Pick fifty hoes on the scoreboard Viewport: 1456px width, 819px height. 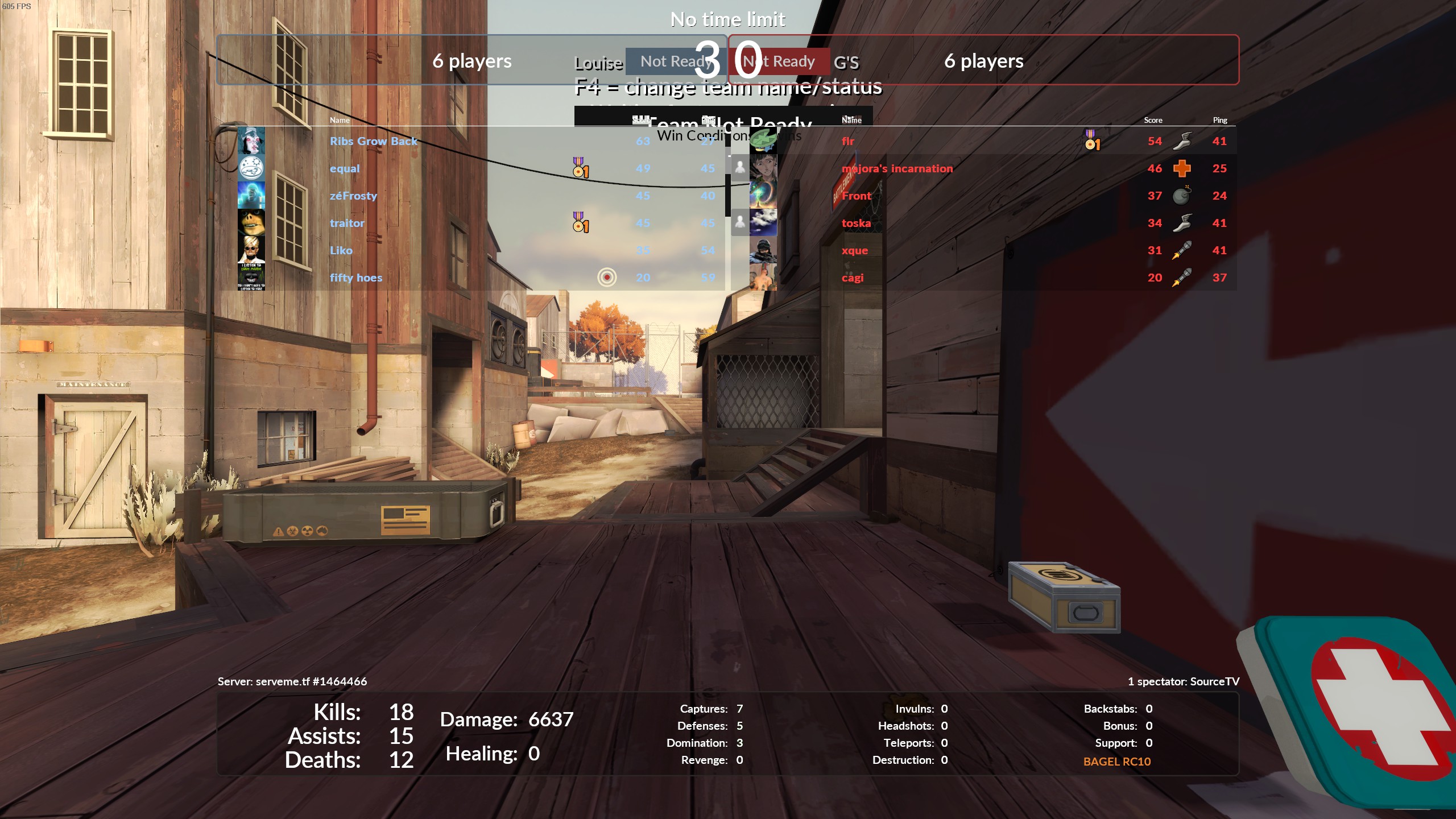[x=356, y=278]
